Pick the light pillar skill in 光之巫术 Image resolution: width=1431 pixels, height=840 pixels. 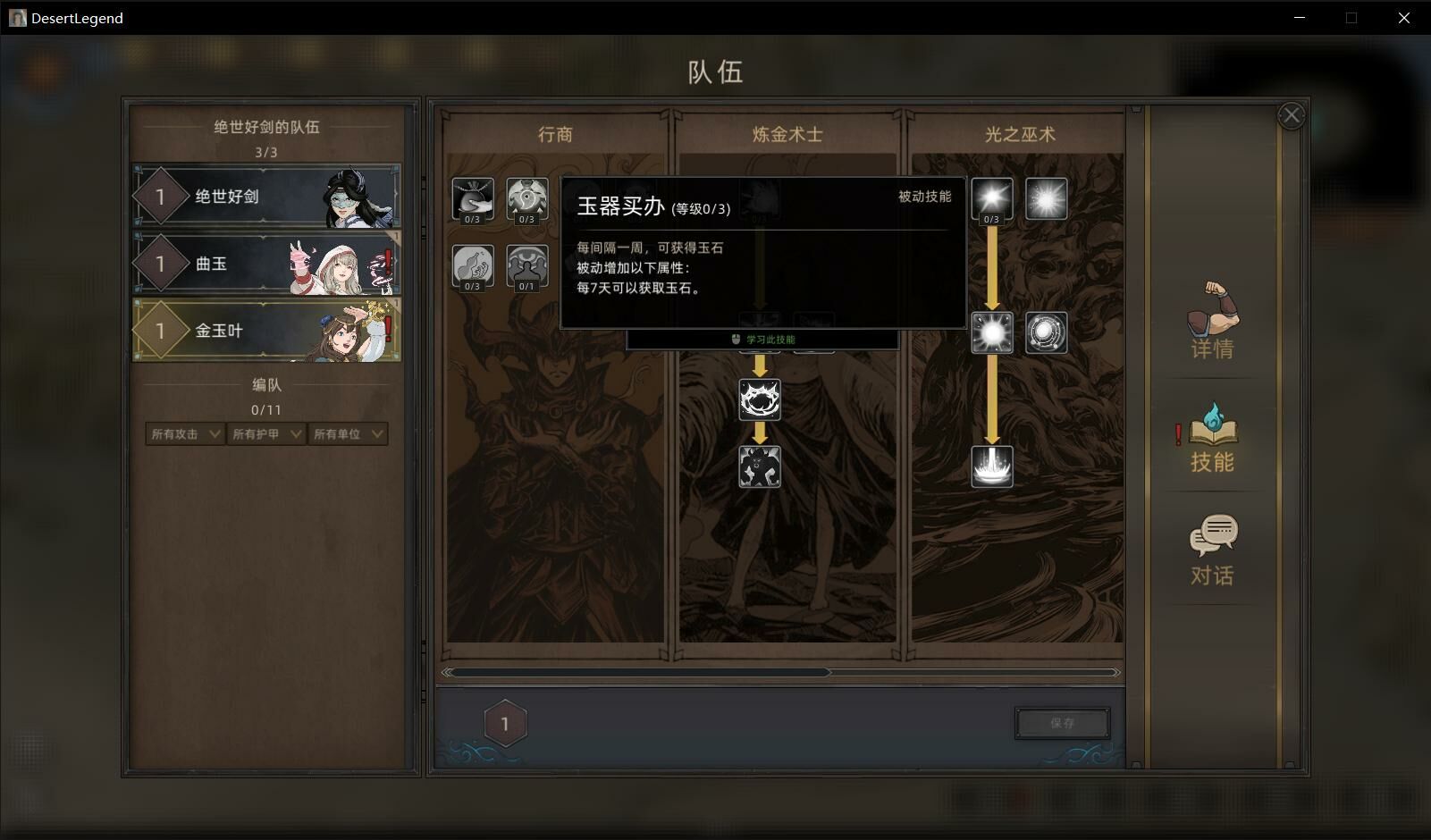point(992,466)
